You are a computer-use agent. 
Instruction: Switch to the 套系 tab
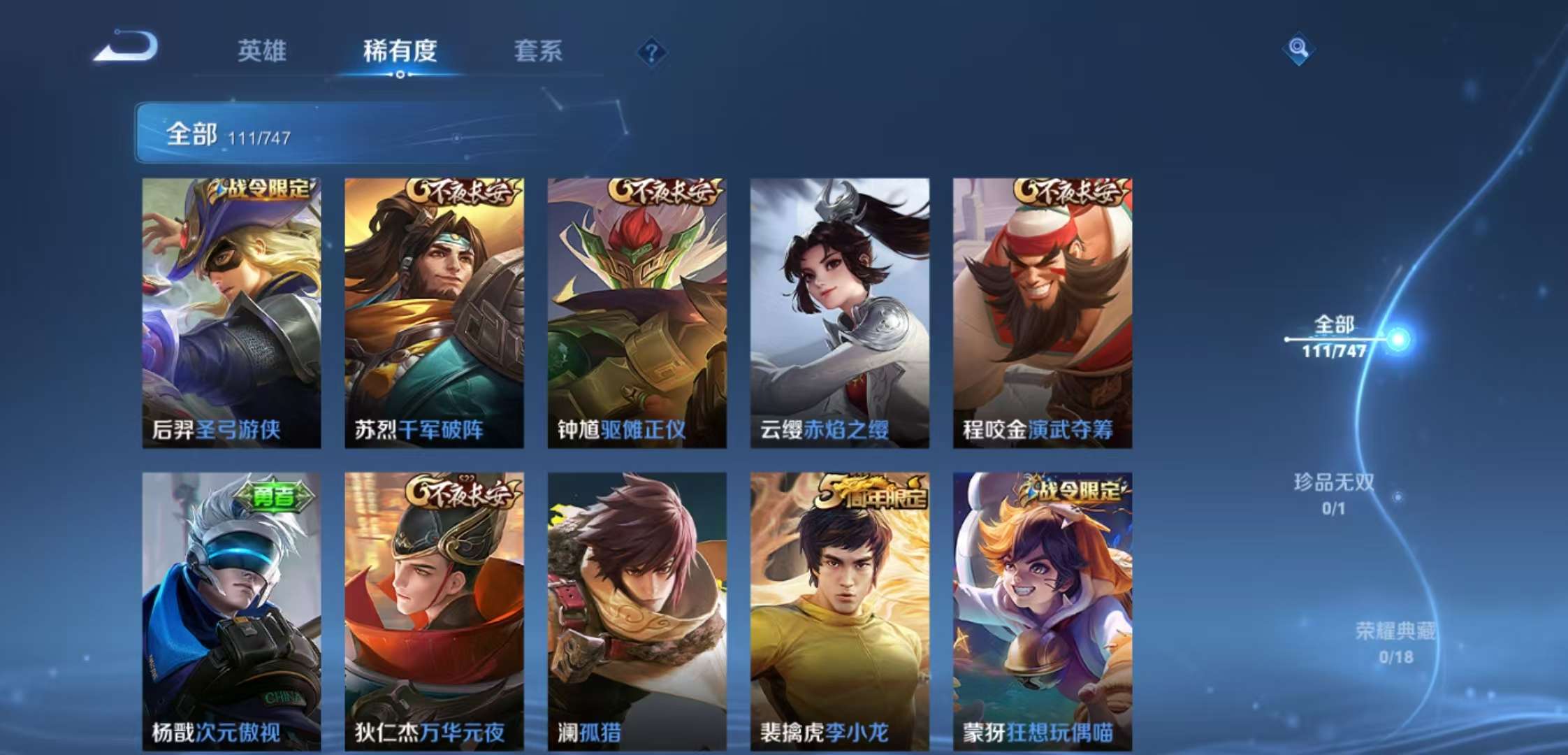tap(540, 52)
